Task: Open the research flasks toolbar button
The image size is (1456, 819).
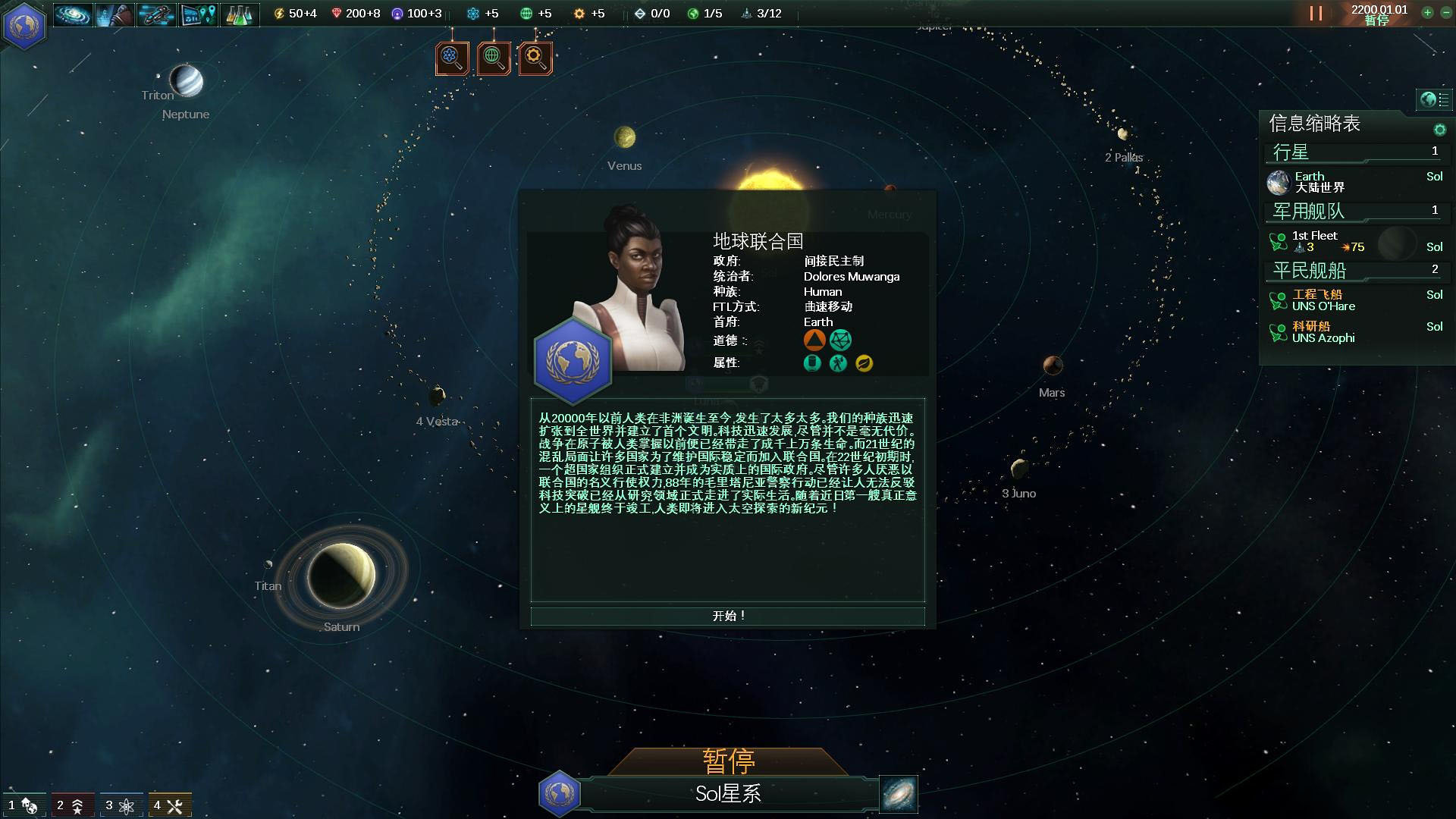Action: tap(239, 14)
